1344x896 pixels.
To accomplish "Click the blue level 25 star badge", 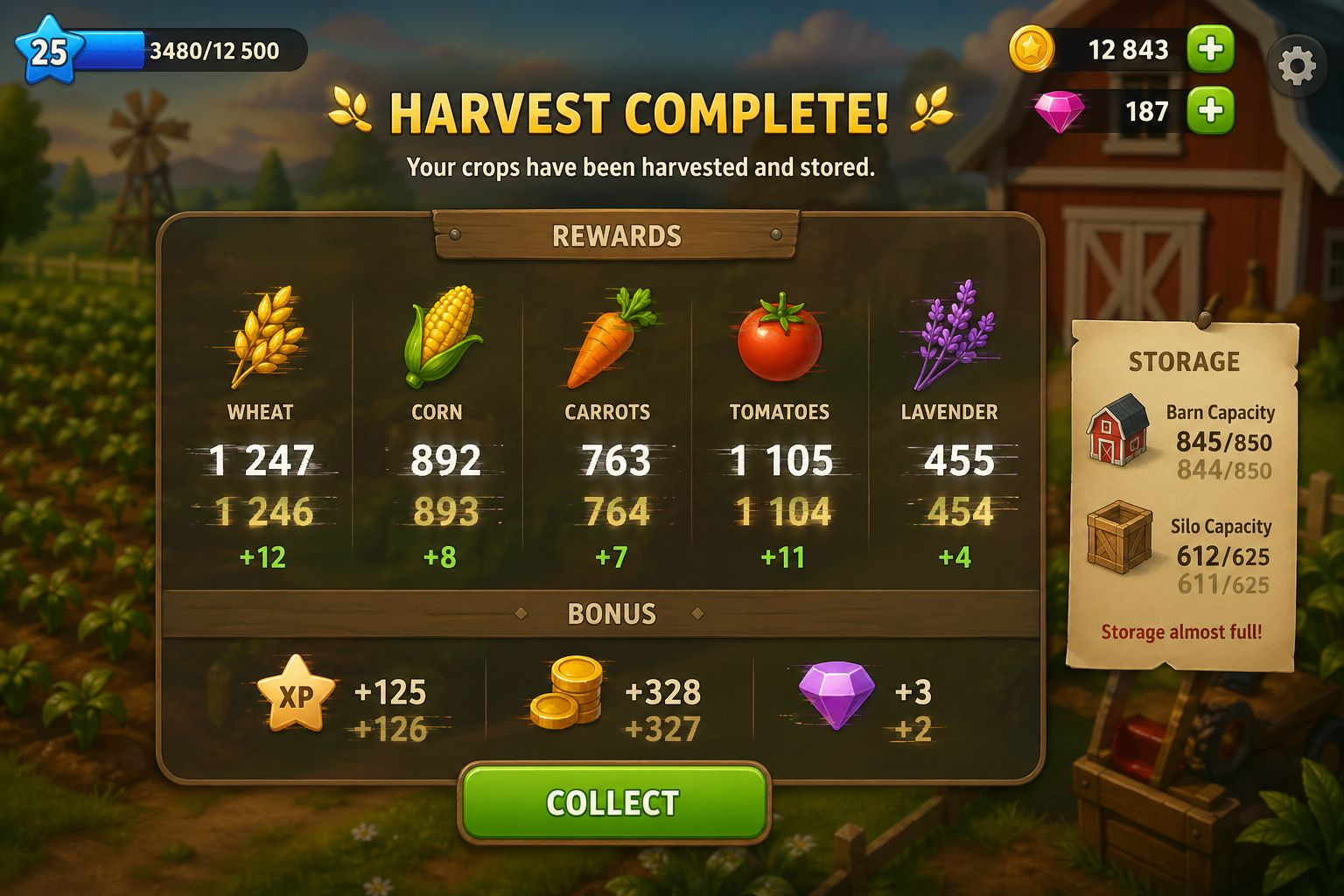I will coord(49,50).
